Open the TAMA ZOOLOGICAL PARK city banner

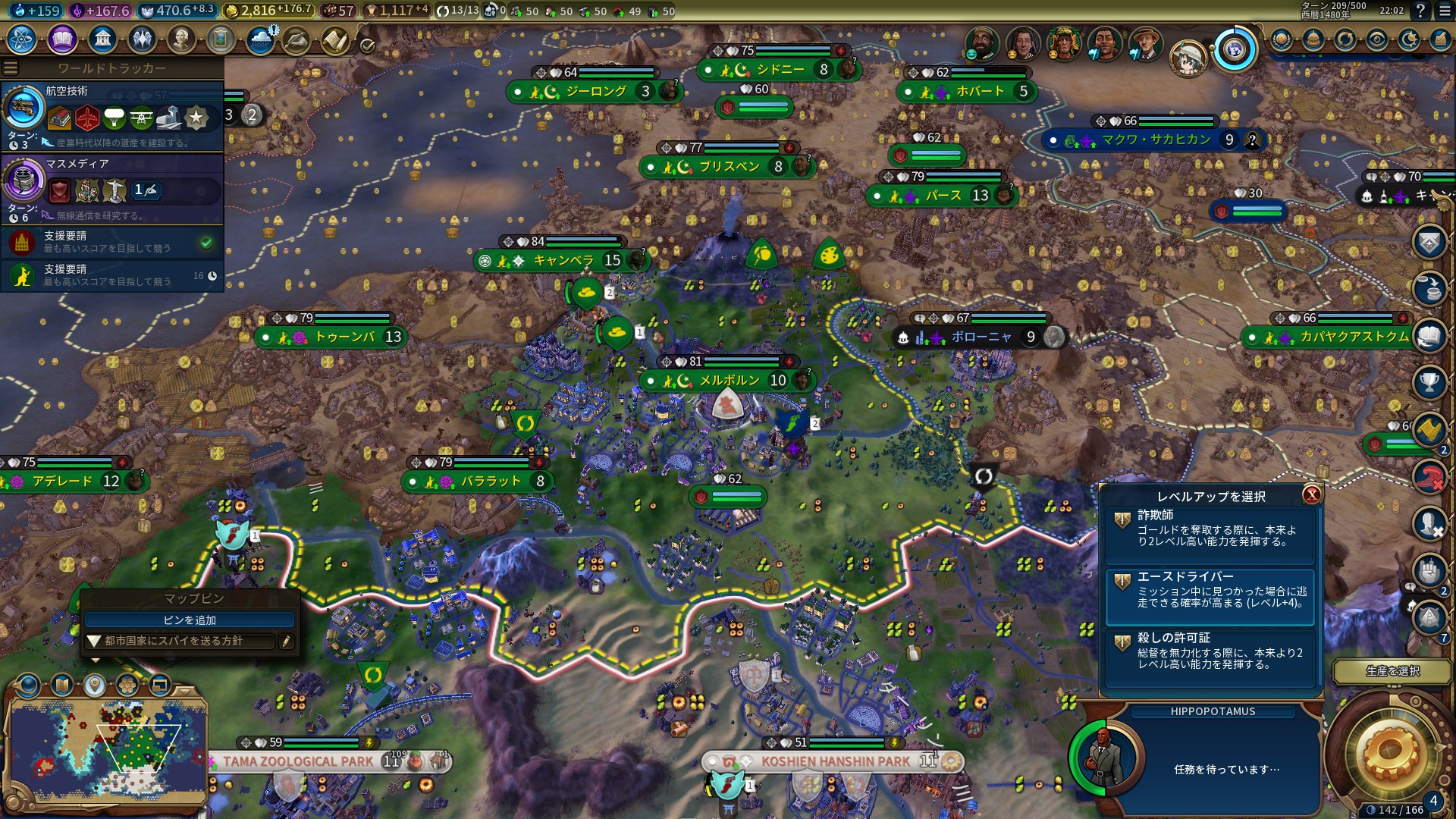(x=297, y=761)
